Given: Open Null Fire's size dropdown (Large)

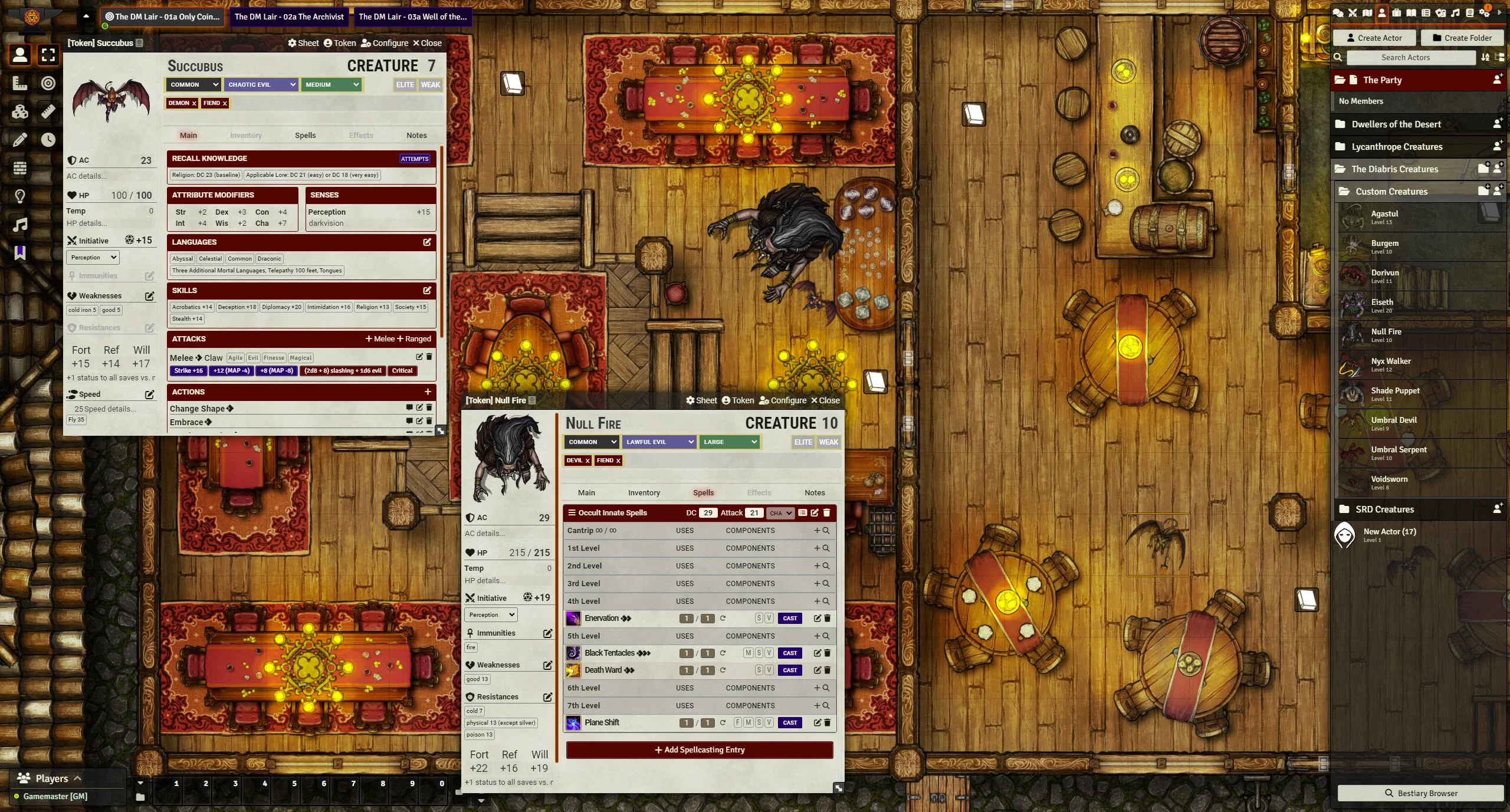Looking at the screenshot, I should coord(729,442).
